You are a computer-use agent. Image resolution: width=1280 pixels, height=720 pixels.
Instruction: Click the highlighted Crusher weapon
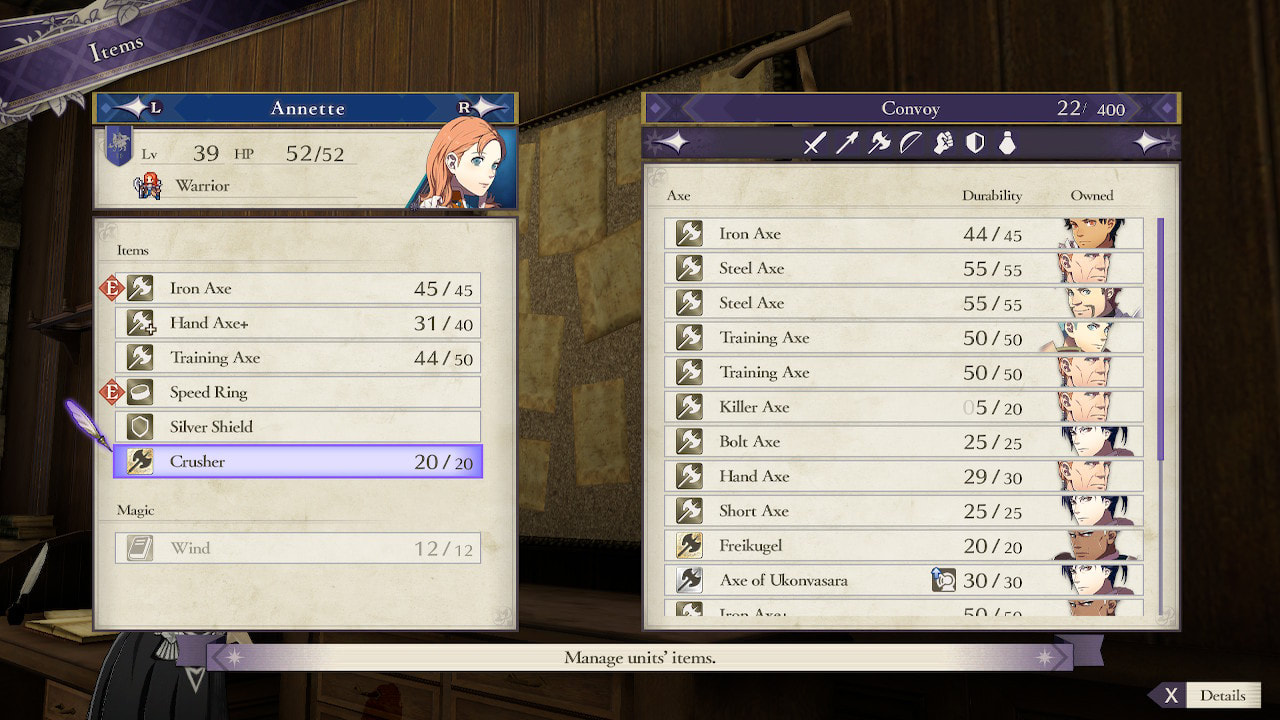pyautogui.click(x=297, y=462)
